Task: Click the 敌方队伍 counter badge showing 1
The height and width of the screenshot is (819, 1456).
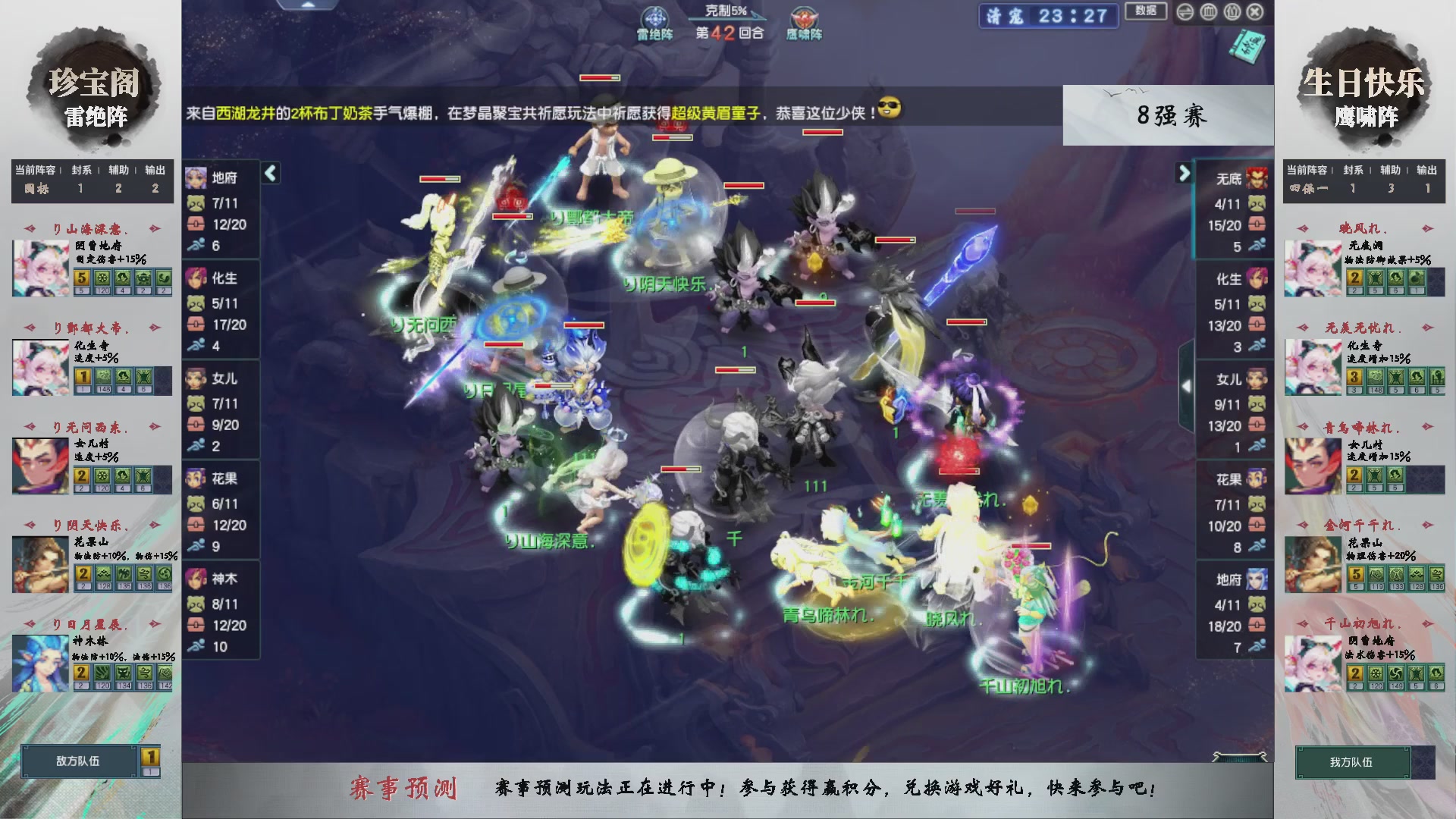Action: coord(149,755)
